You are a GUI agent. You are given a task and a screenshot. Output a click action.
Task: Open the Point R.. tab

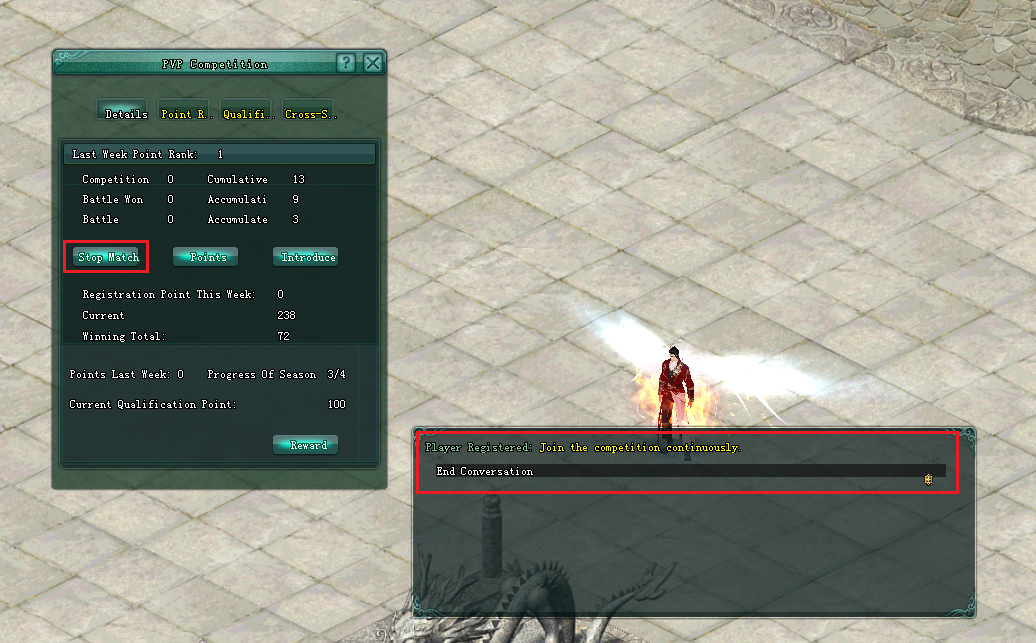[x=183, y=113]
